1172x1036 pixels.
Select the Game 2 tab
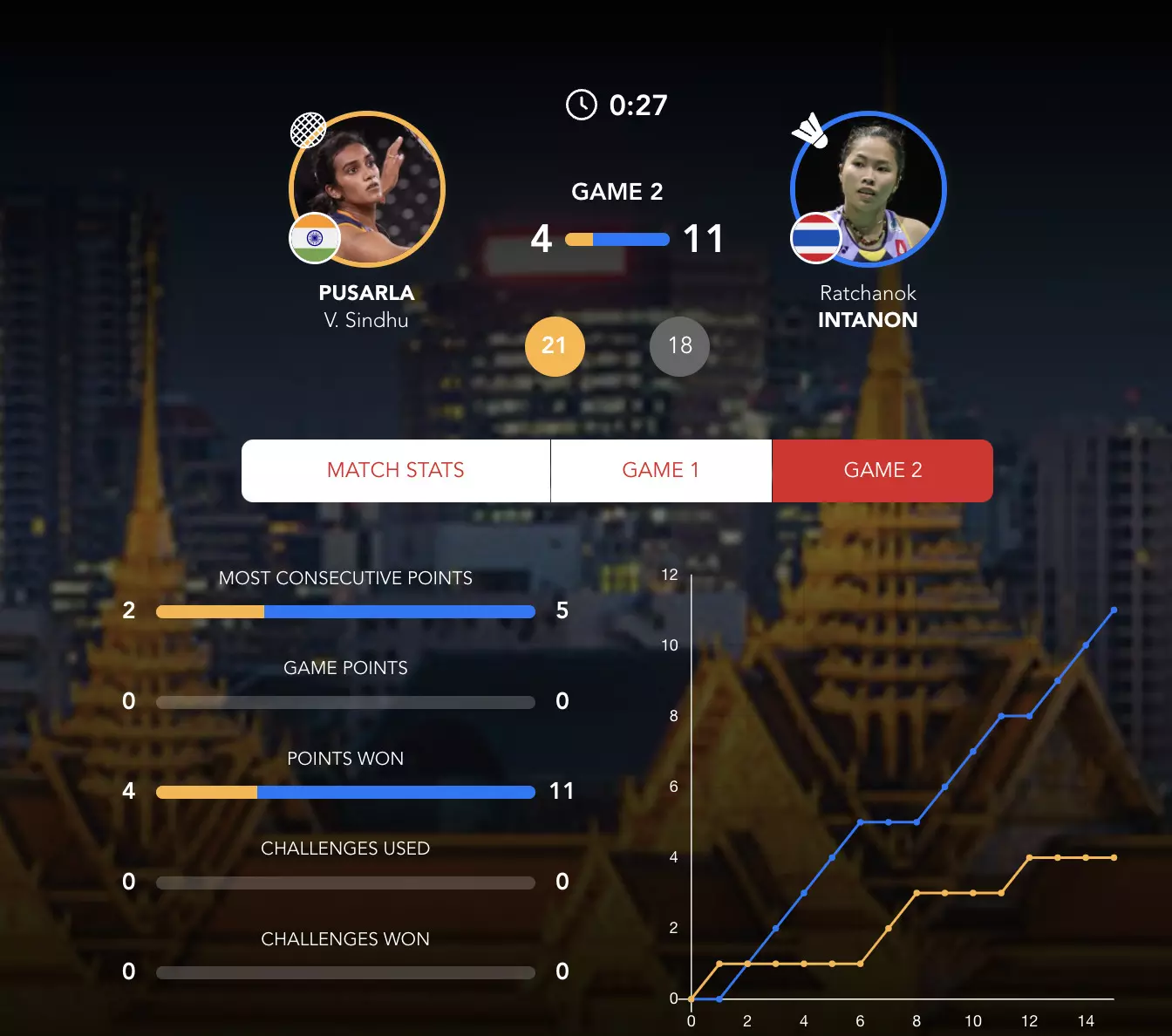[882, 471]
